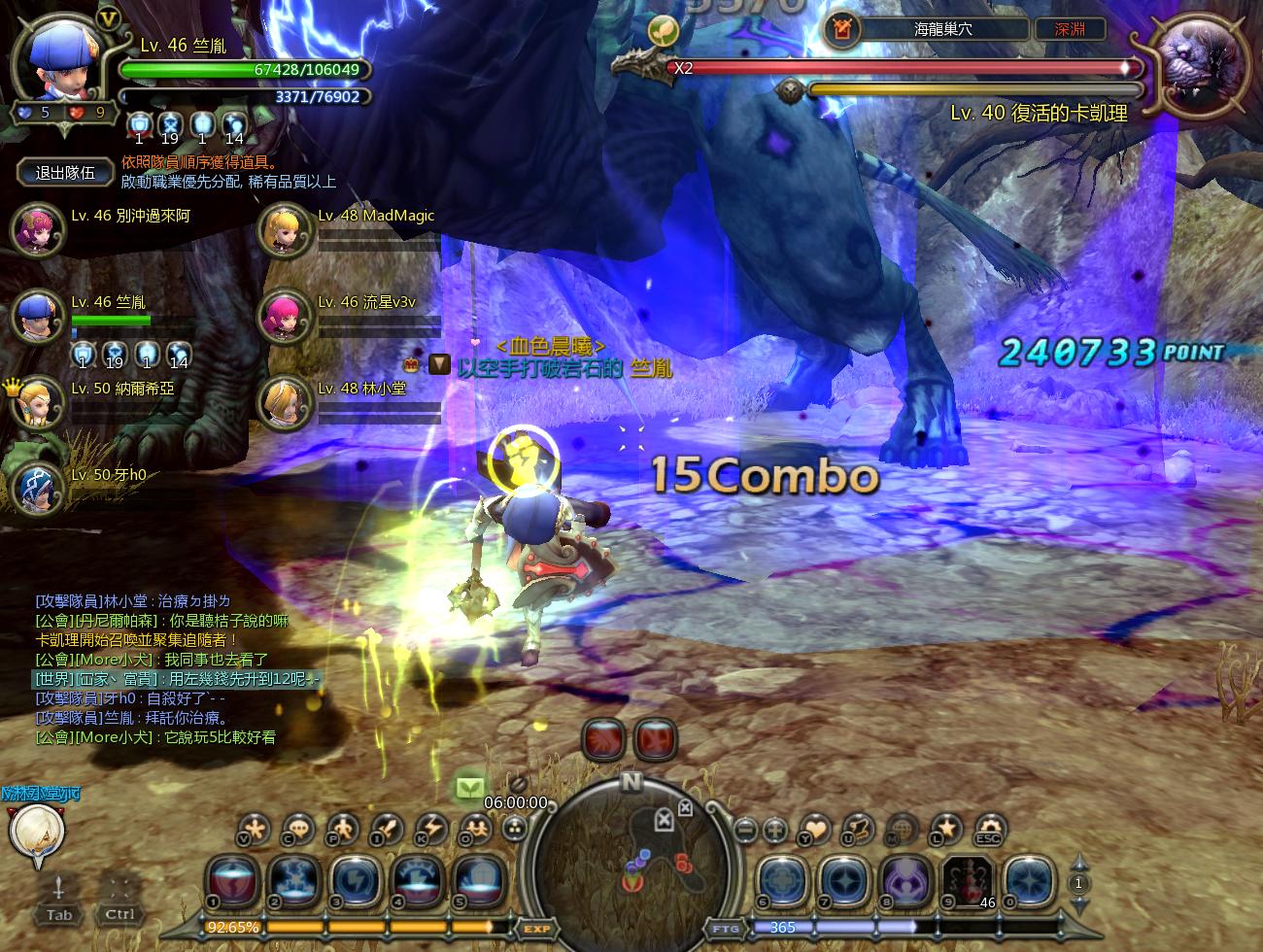
Task: Open the heart icon social menu
Action: point(816,830)
